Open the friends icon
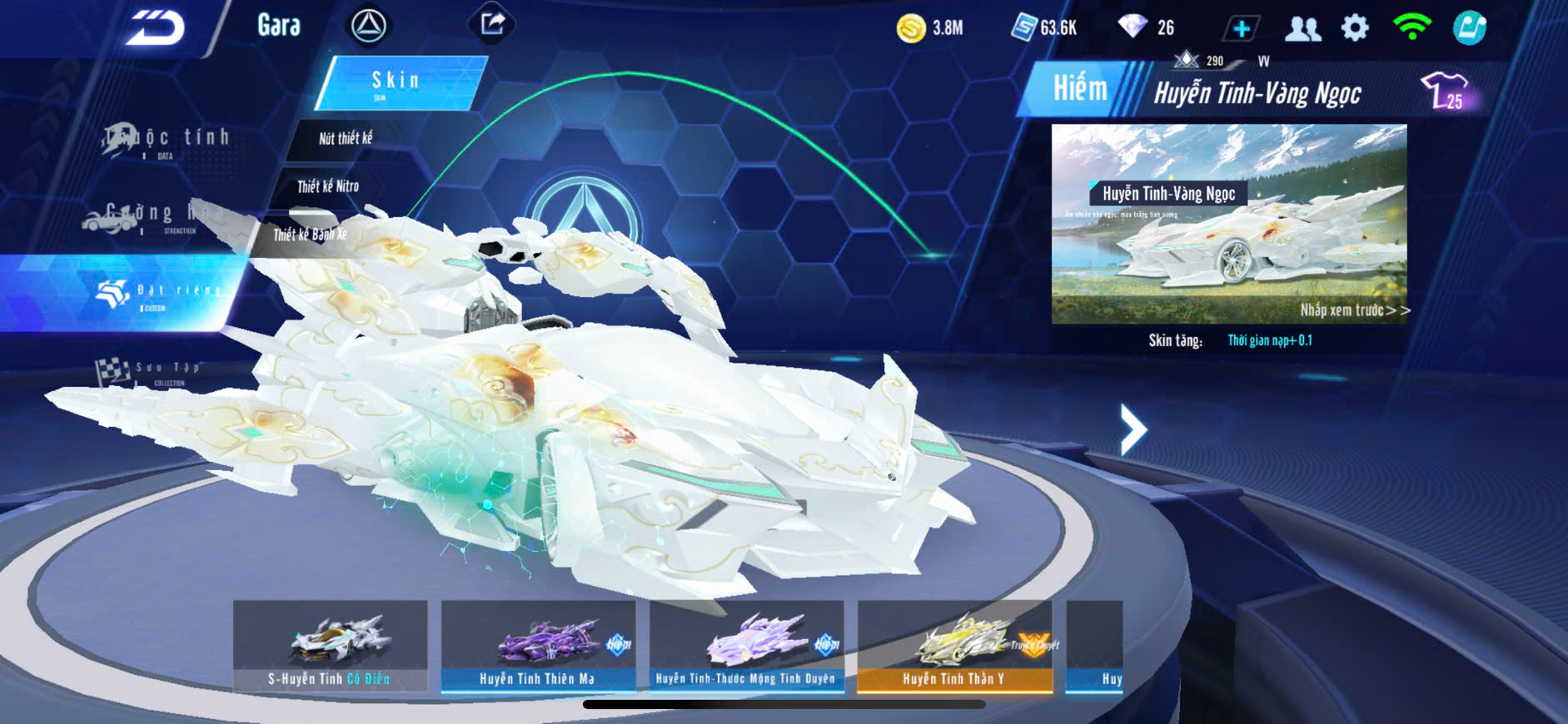The image size is (1568, 724). pyautogui.click(x=1302, y=29)
